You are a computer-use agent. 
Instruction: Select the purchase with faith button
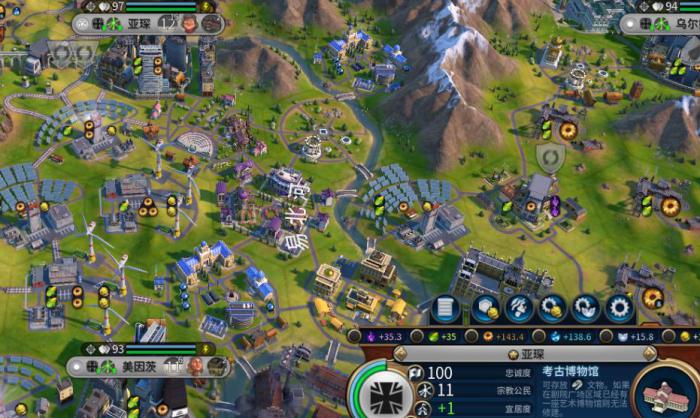pos(587,307)
